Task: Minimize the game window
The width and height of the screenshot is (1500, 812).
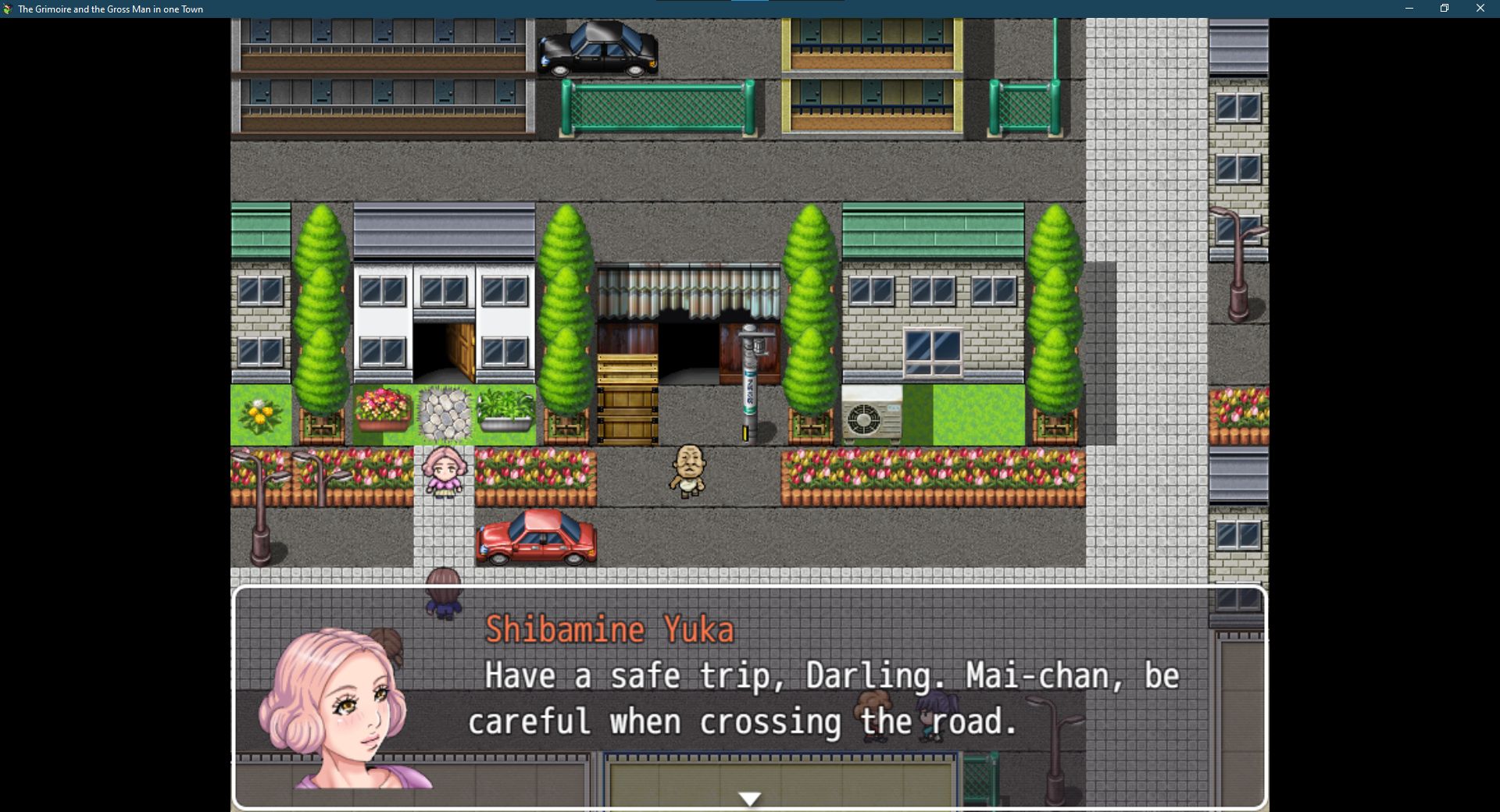Action: point(1409,9)
